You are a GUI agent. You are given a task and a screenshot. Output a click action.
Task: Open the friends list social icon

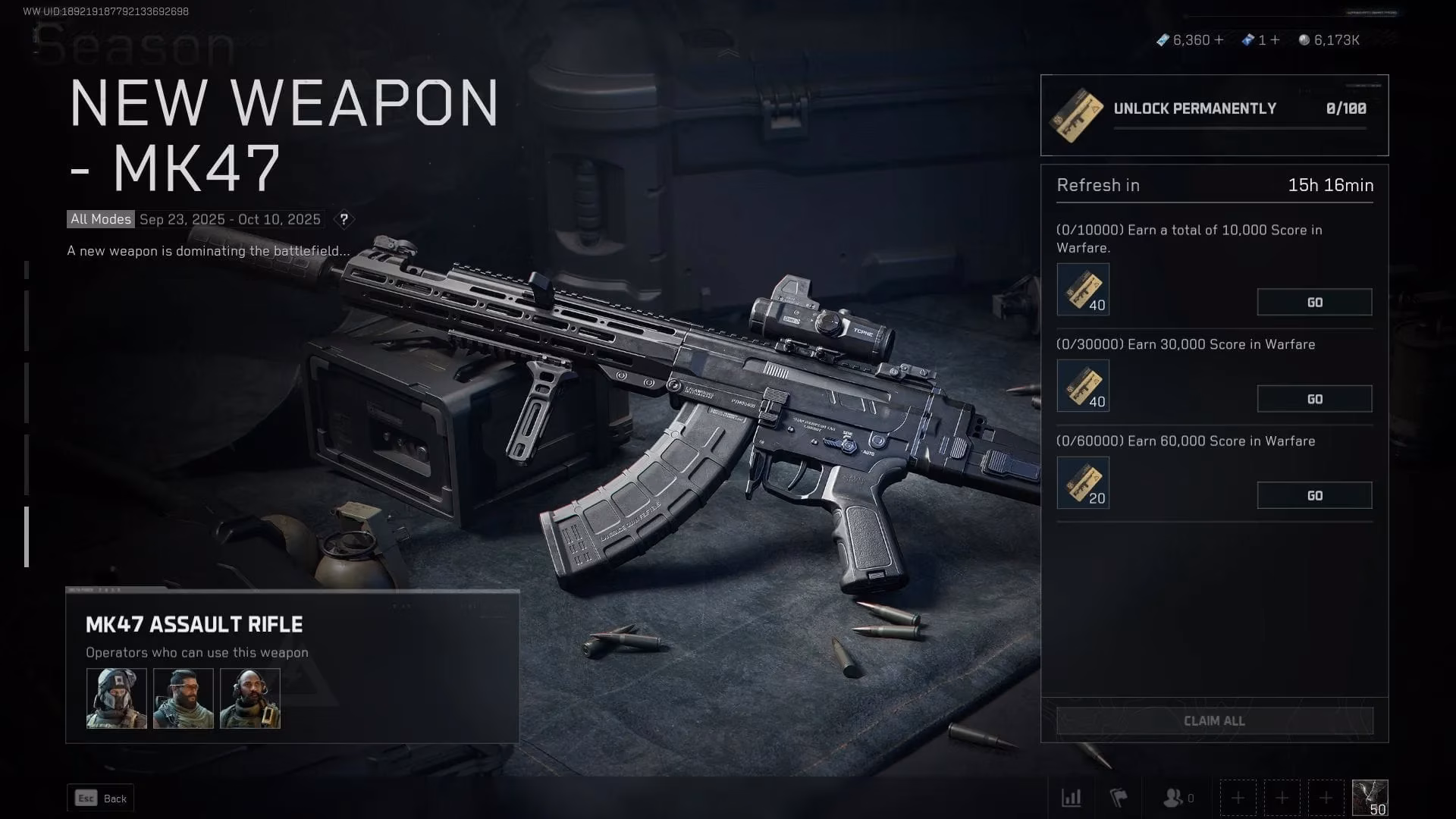[x=1173, y=798]
